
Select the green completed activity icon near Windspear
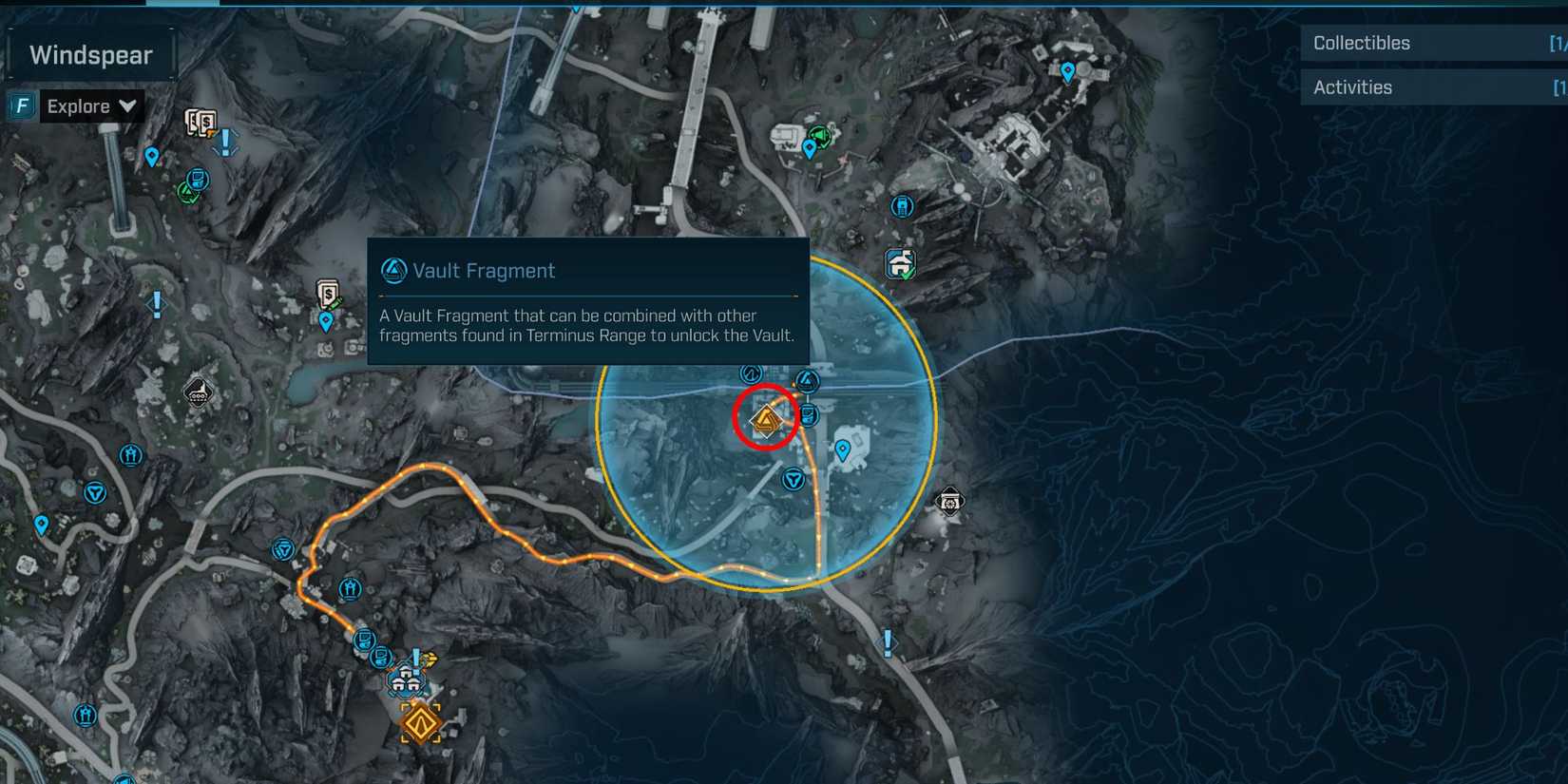[187, 191]
